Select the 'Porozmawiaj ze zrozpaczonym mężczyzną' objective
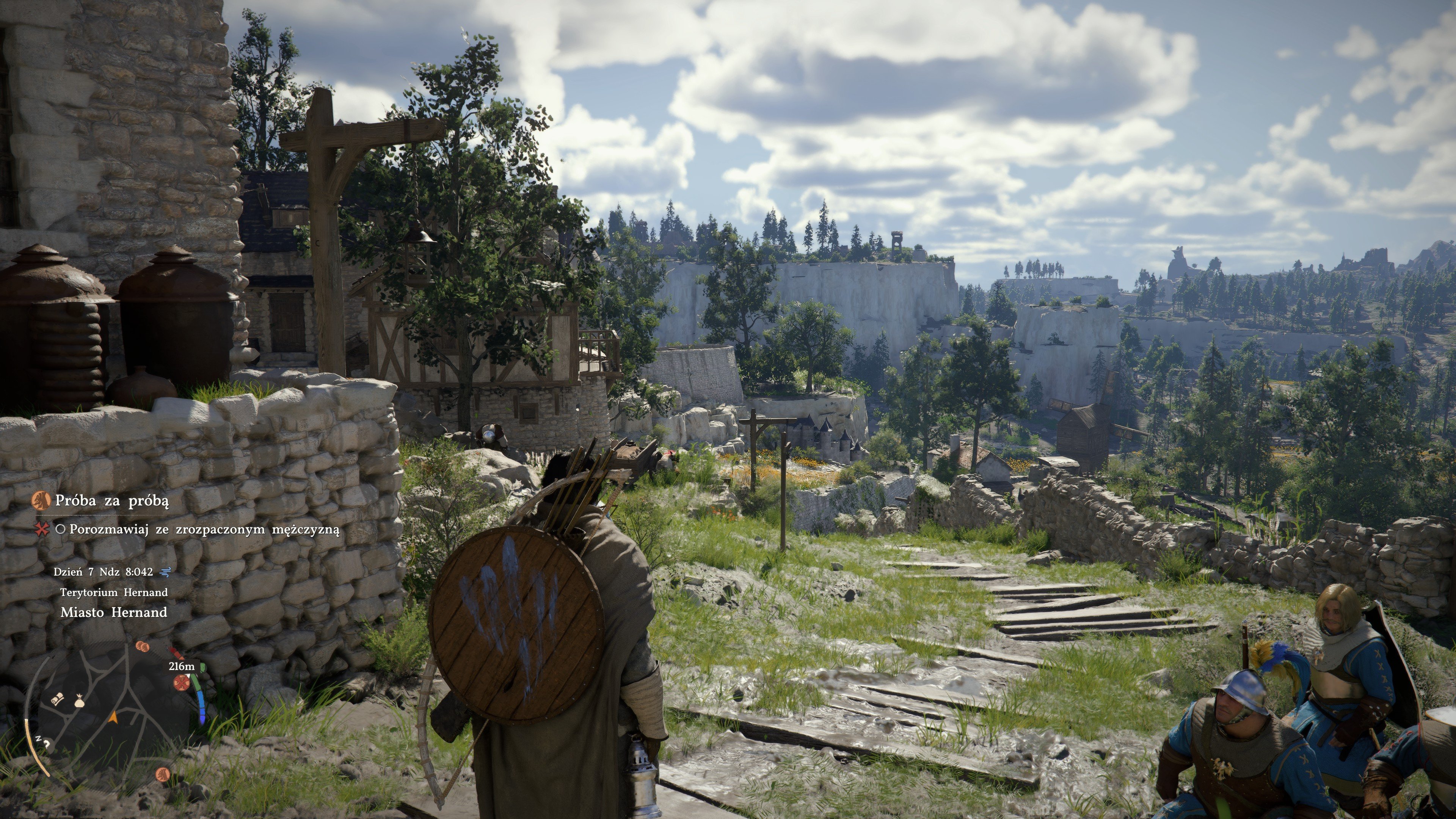Screen dimensions: 1456x819 point(204,530)
